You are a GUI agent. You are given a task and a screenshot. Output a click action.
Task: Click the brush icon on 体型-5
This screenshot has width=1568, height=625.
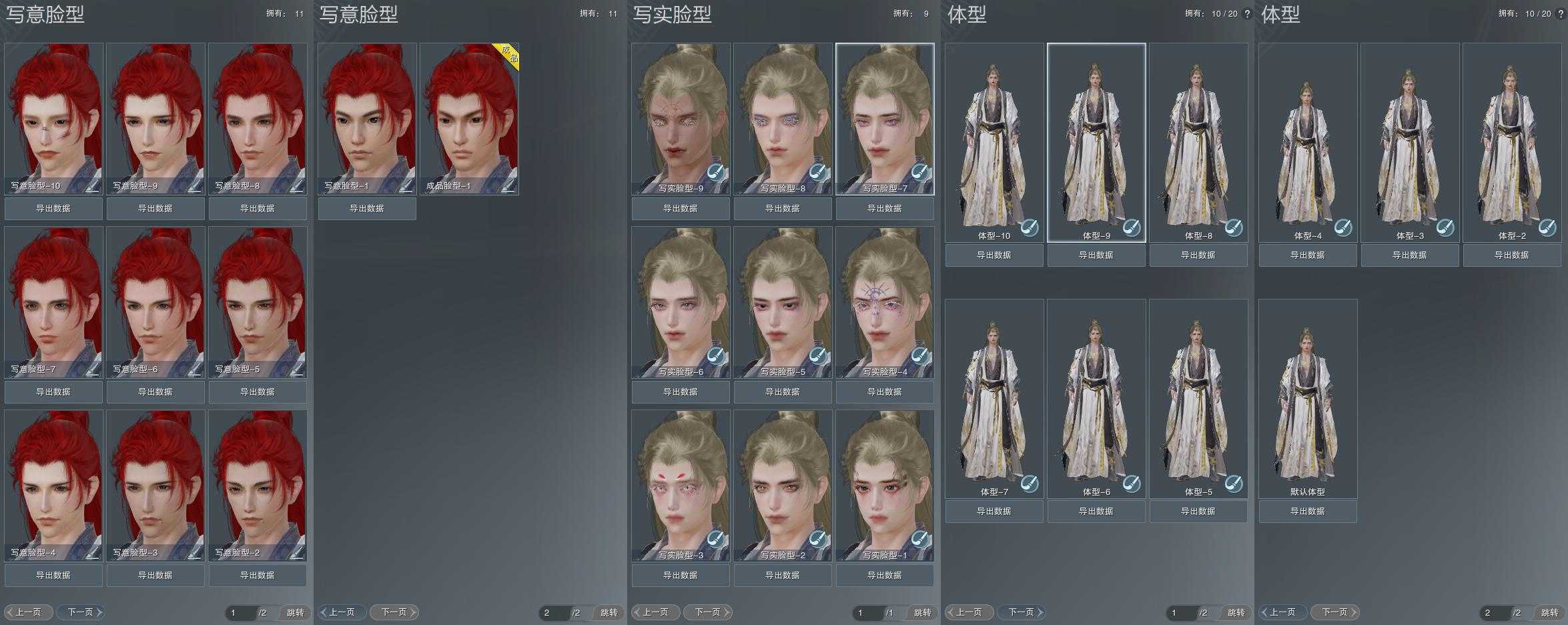tap(1233, 483)
